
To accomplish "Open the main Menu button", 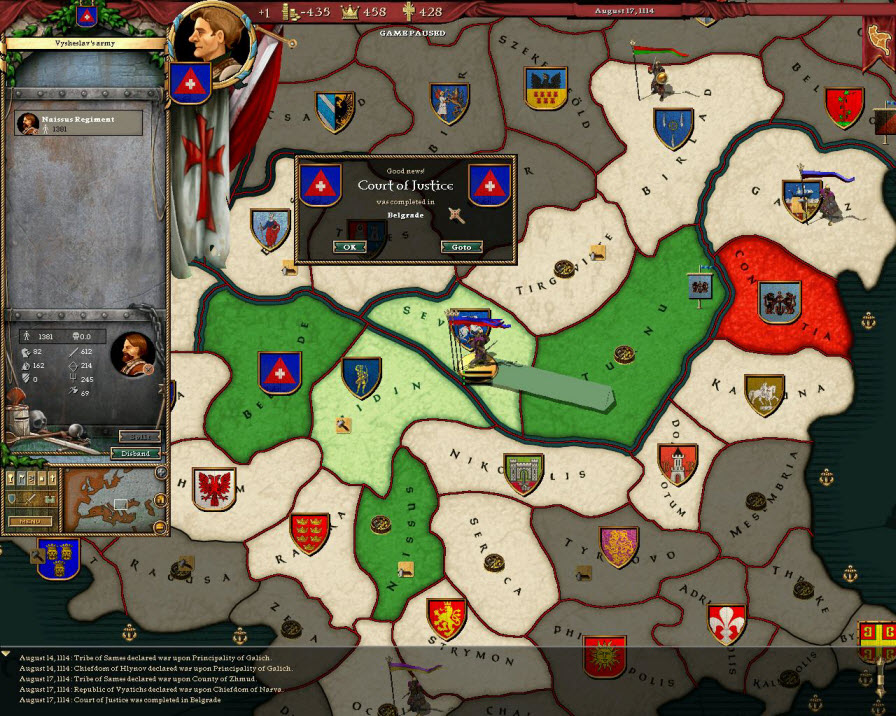I will pos(30,521).
